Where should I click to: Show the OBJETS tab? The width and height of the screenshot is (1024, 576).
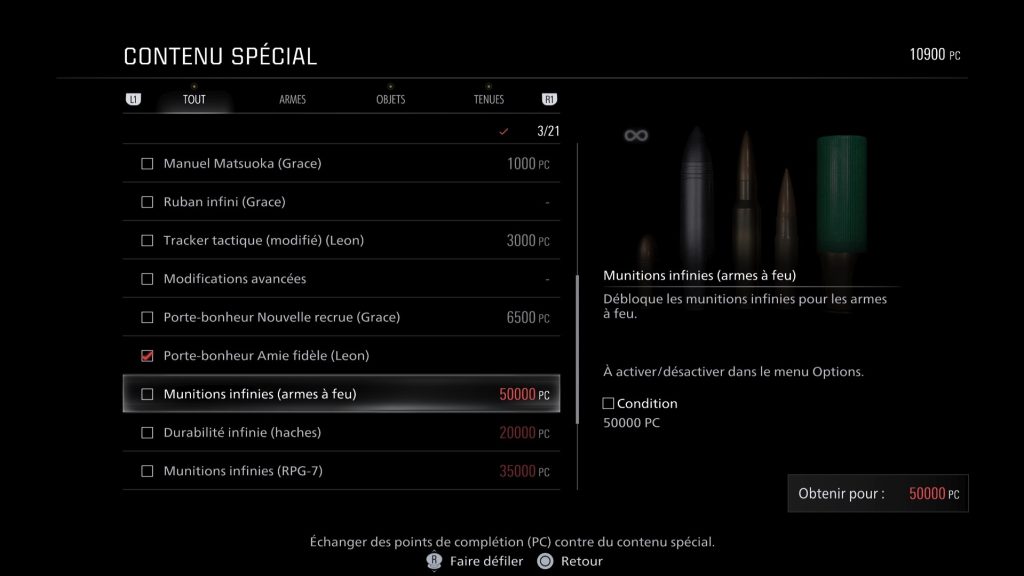[390, 100]
